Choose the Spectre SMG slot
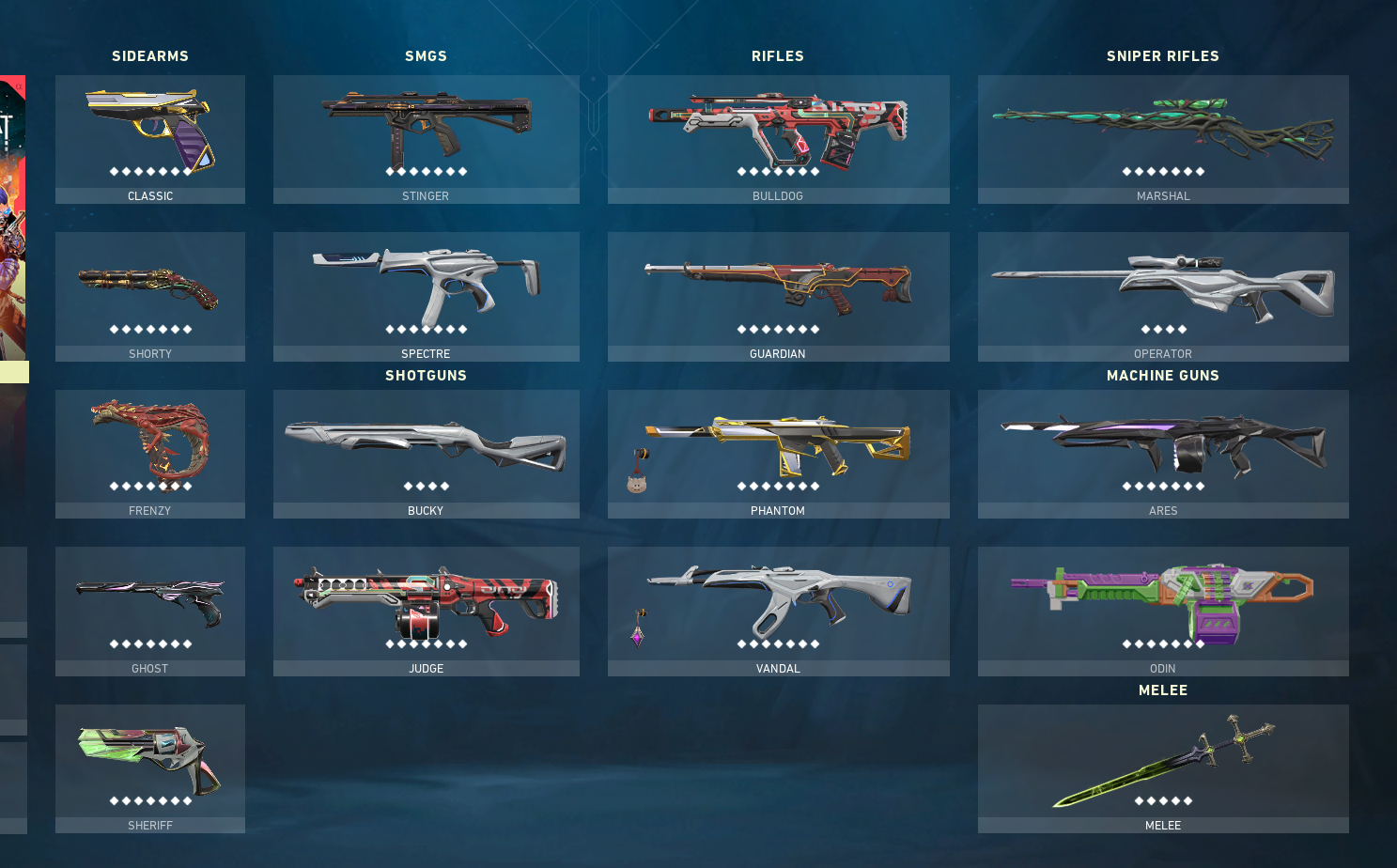The image size is (1397, 868). click(426, 296)
